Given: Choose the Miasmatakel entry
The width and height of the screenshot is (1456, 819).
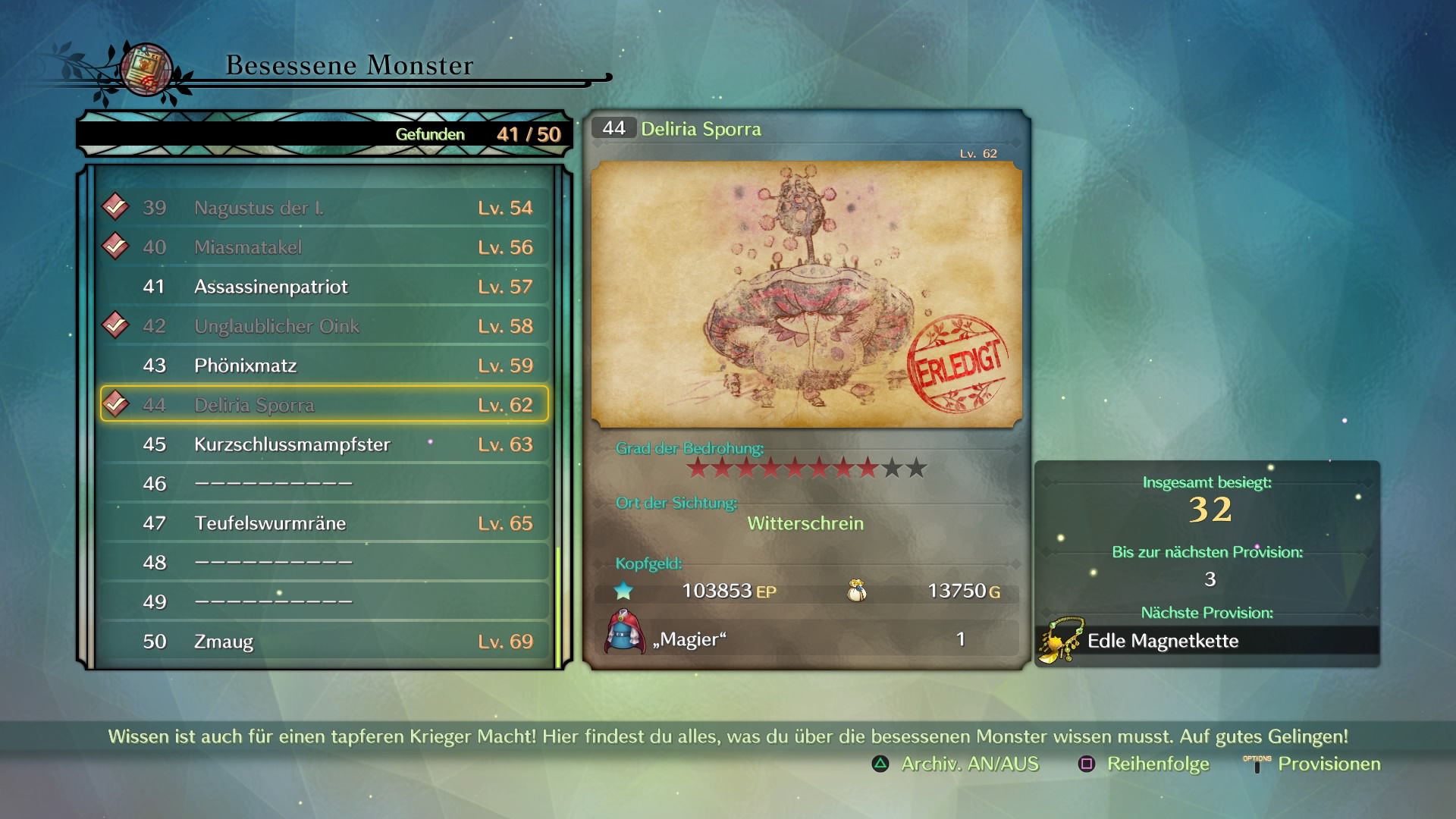Looking at the screenshot, I should [x=324, y=247].
